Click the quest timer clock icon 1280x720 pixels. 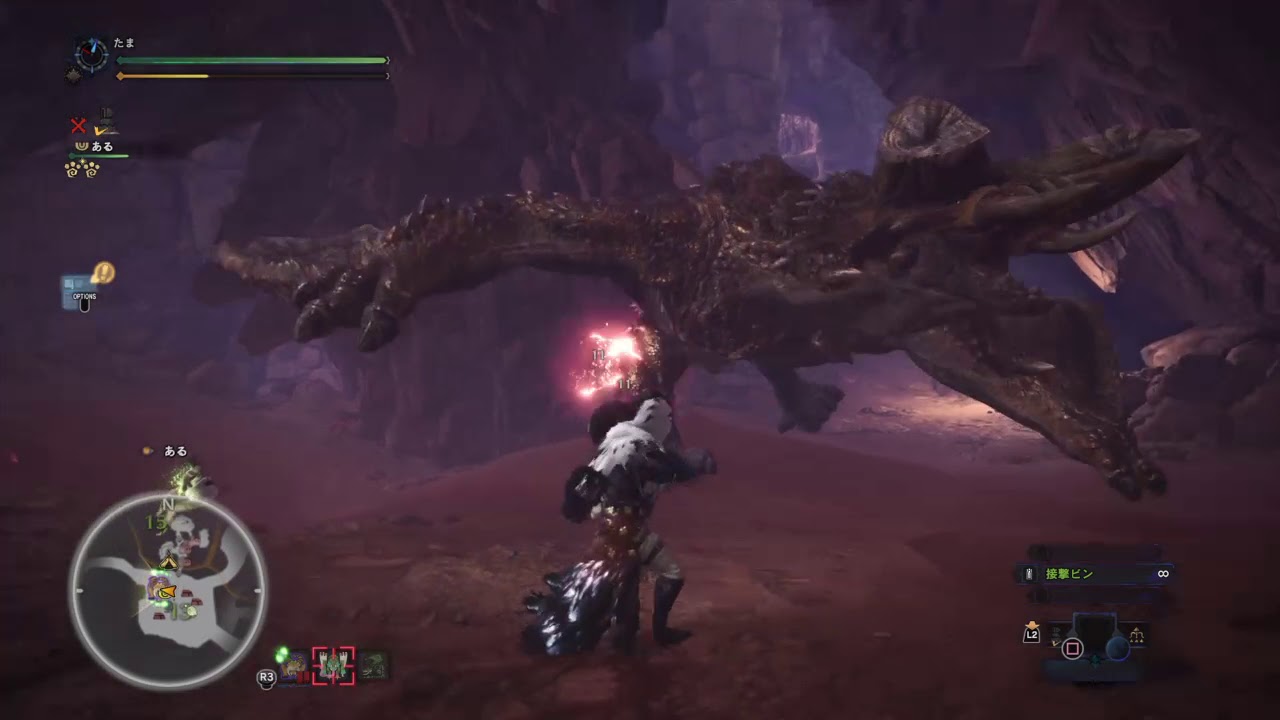point(91,55)
